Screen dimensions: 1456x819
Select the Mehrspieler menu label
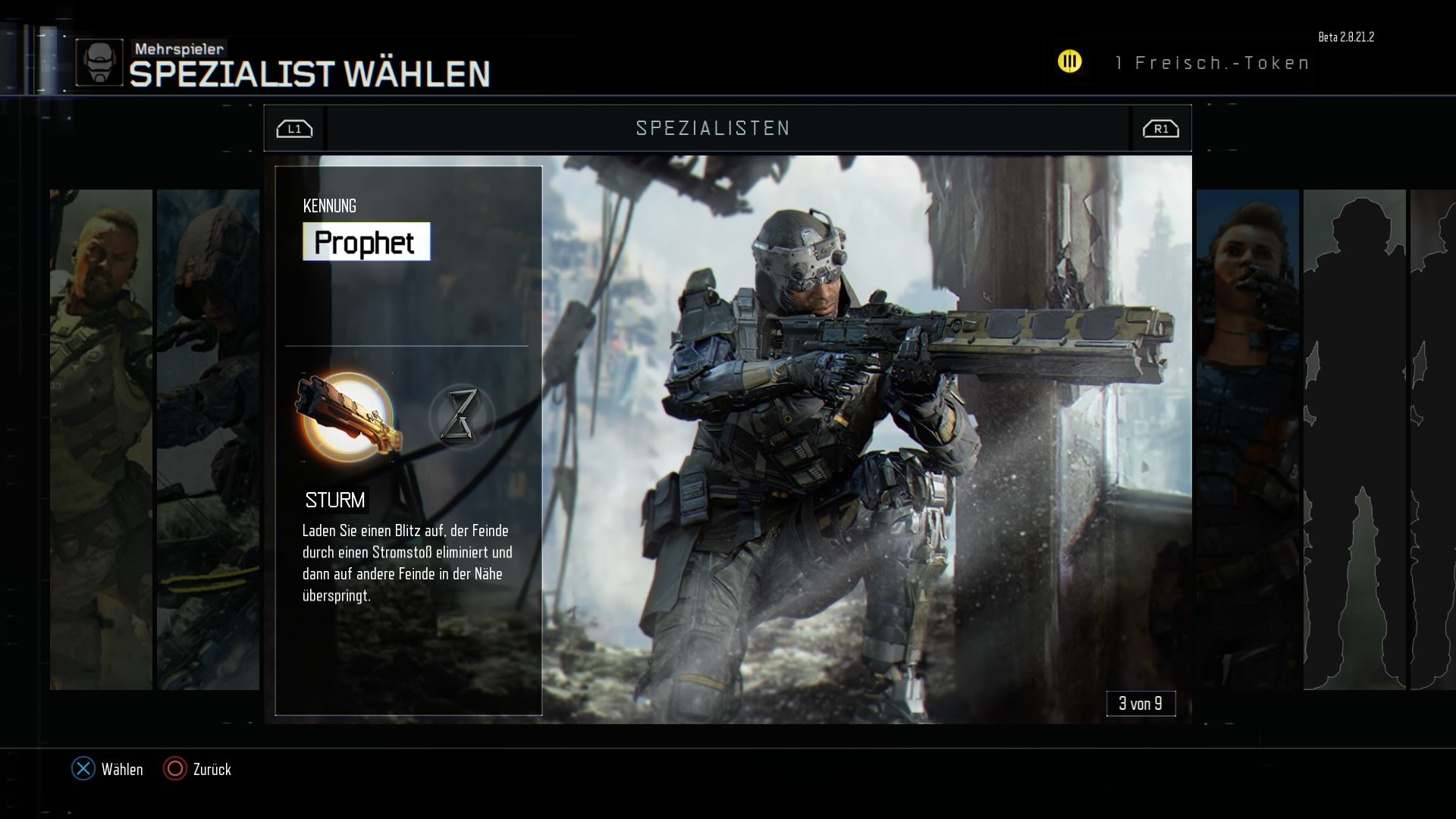[179, 48]
